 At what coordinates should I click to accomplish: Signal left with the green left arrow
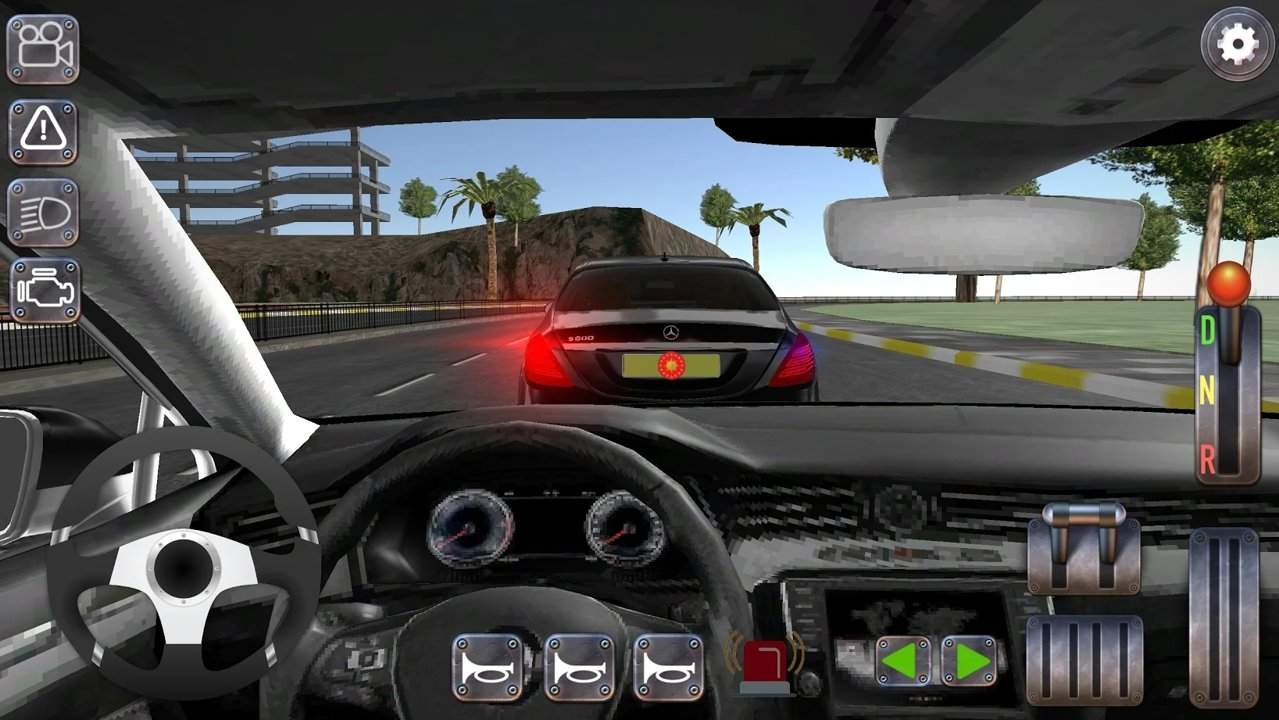click(x=902, y=661)
